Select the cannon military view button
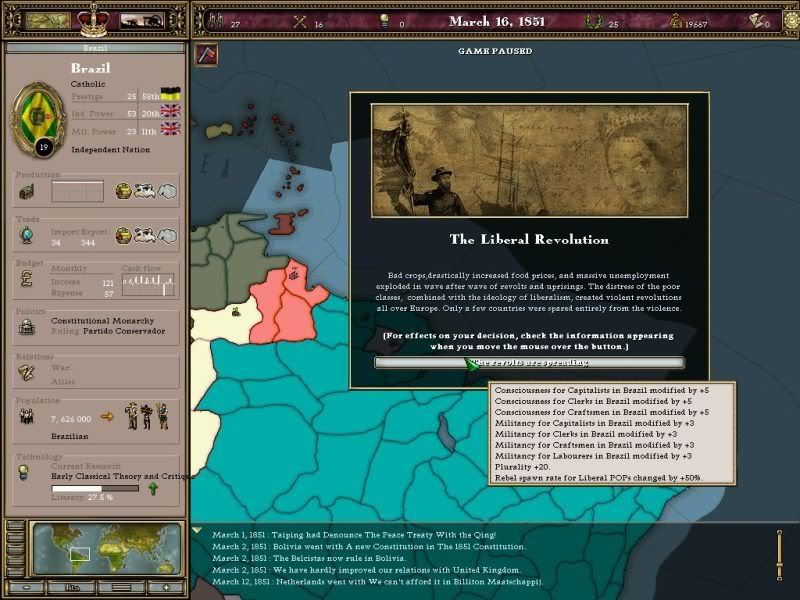 click(x=142, y=19)
